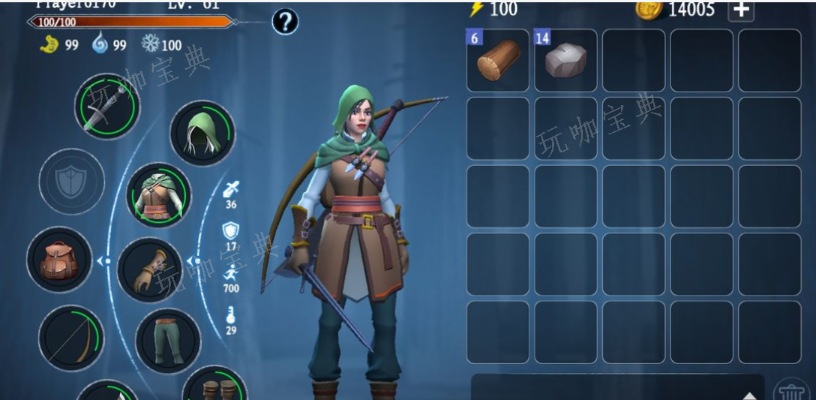This screenshot has height=400, width=816.
Task: Tap the plus button to add coins
Action: point(741,10)
